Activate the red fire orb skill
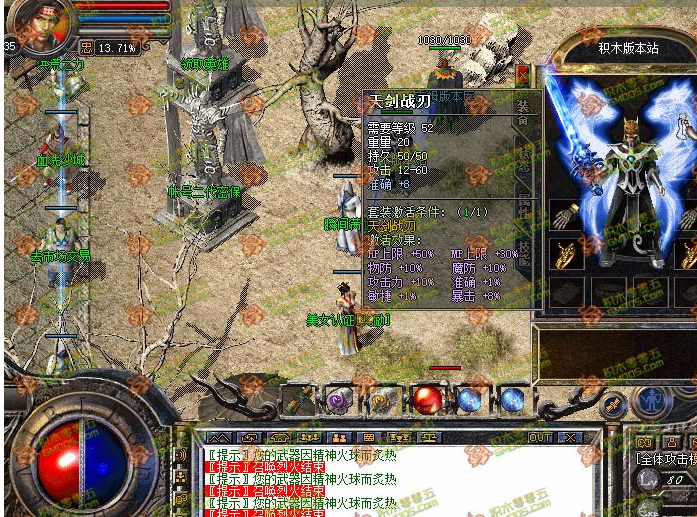The image size is (697, 517). click(427, 400)
